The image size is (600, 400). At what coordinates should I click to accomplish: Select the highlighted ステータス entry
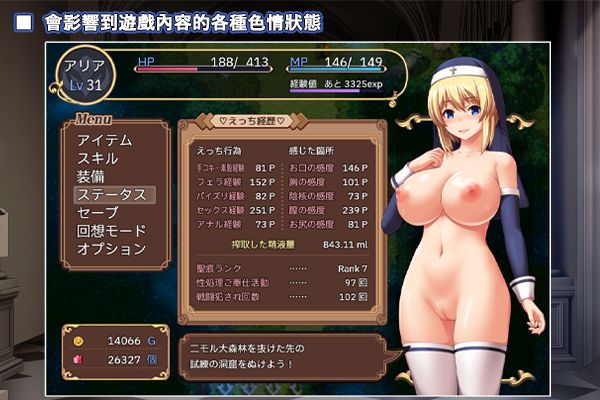pyautogui.click(x=112, y=194)
